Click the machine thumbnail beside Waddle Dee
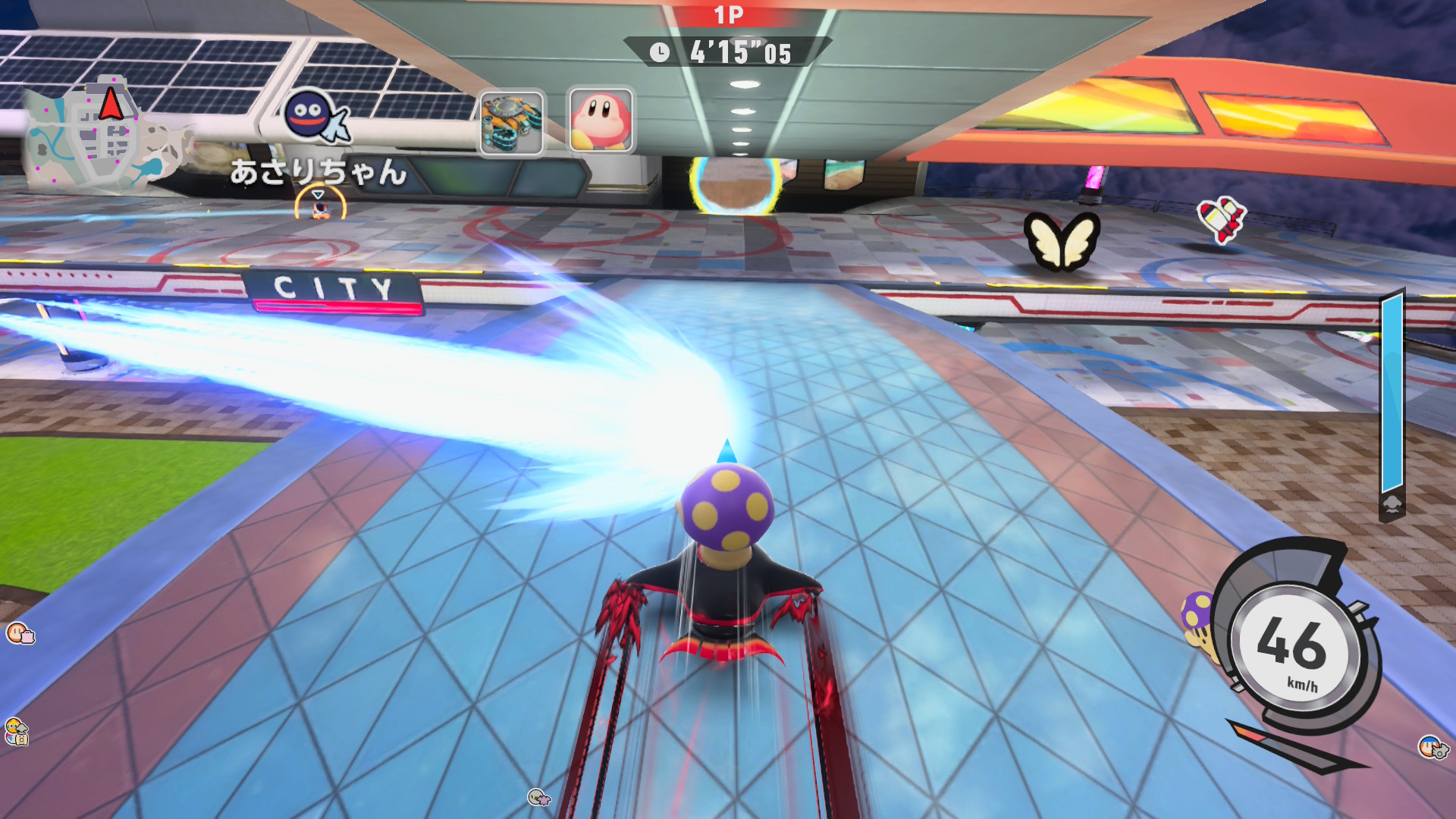The width and height of the screenshot is (1456, 819). [x=512, y=122]
